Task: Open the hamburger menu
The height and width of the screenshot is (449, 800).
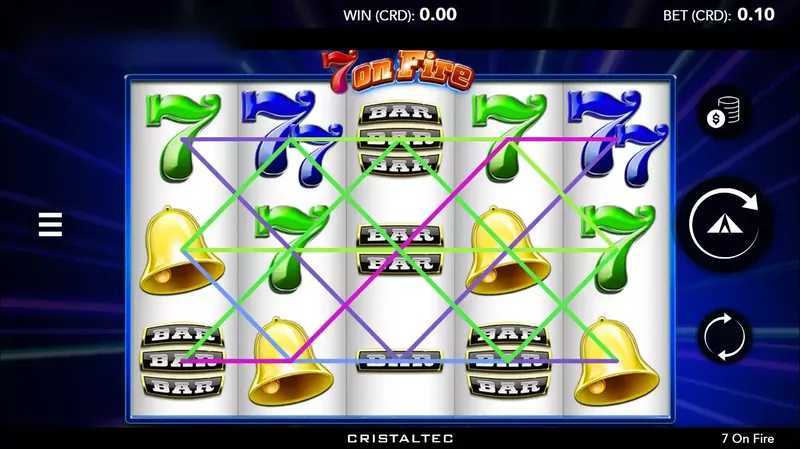Action: click(50, 224)
